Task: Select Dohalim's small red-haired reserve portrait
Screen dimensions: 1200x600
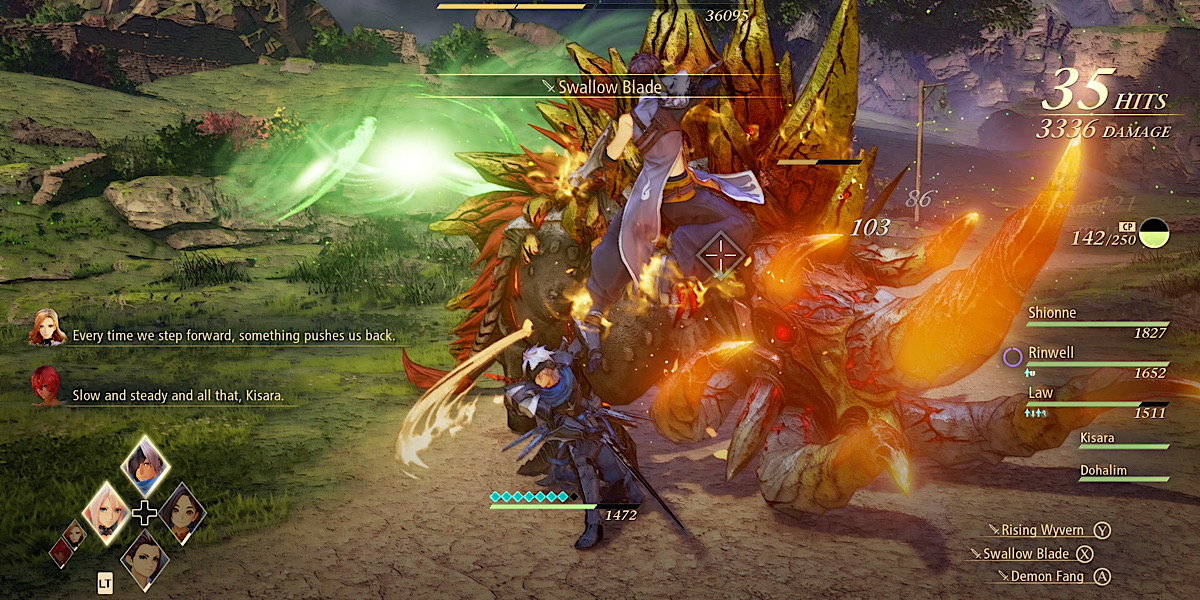Action: [62, 552]
